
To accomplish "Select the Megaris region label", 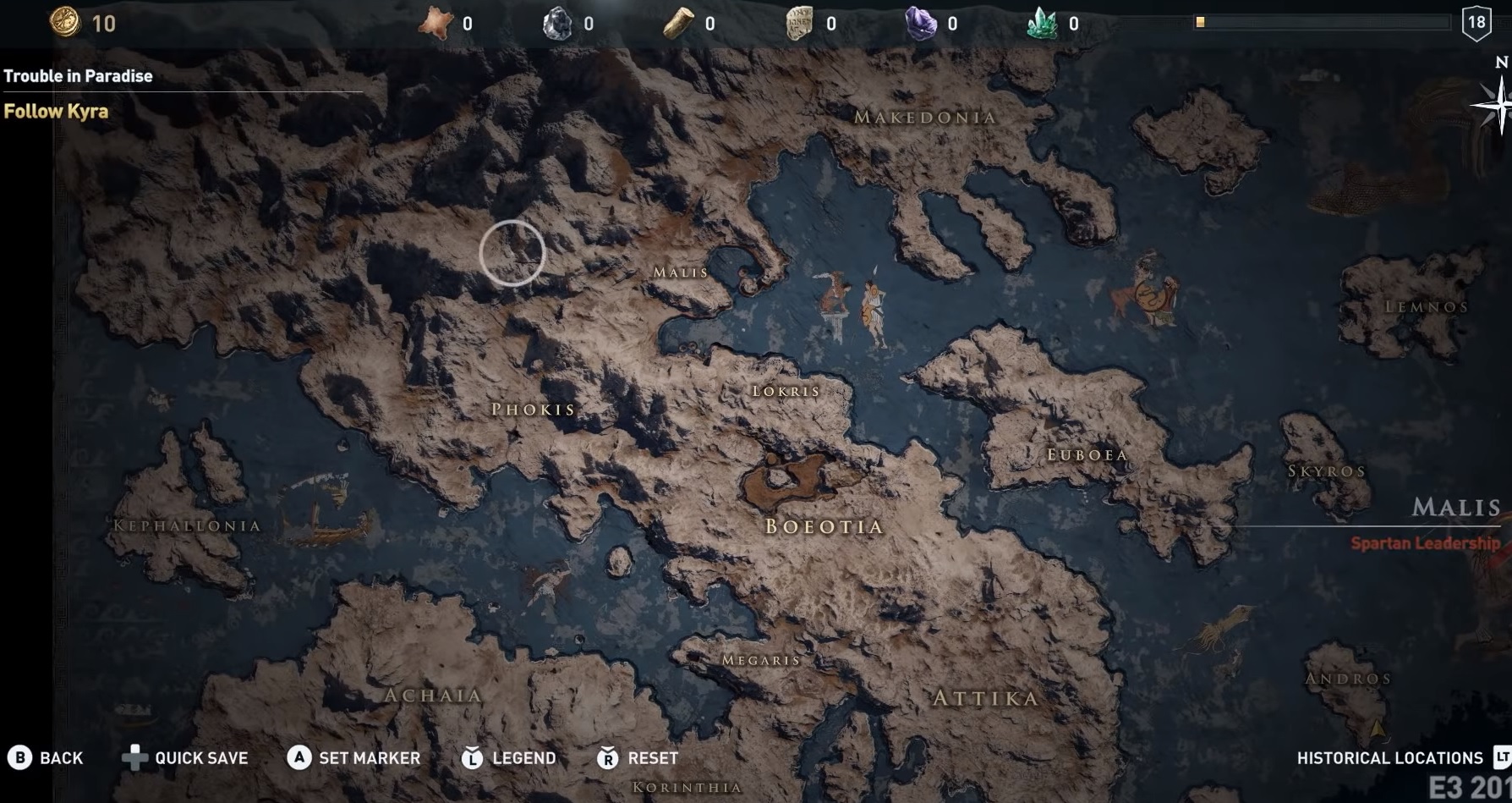I will [x=761, y=660].
